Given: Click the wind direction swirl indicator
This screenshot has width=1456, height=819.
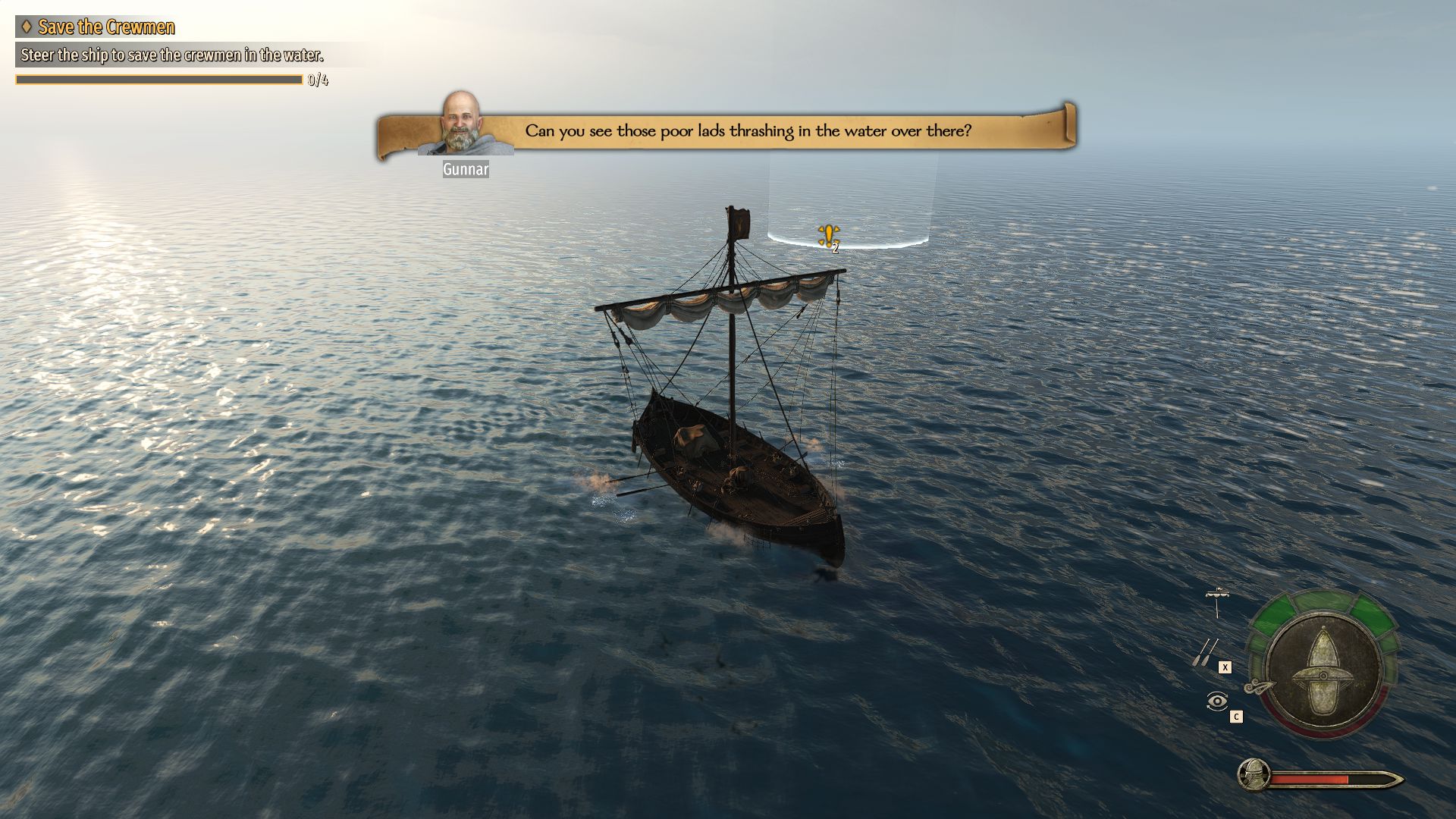Looking at the screenshot, I should coord(1258,687).
